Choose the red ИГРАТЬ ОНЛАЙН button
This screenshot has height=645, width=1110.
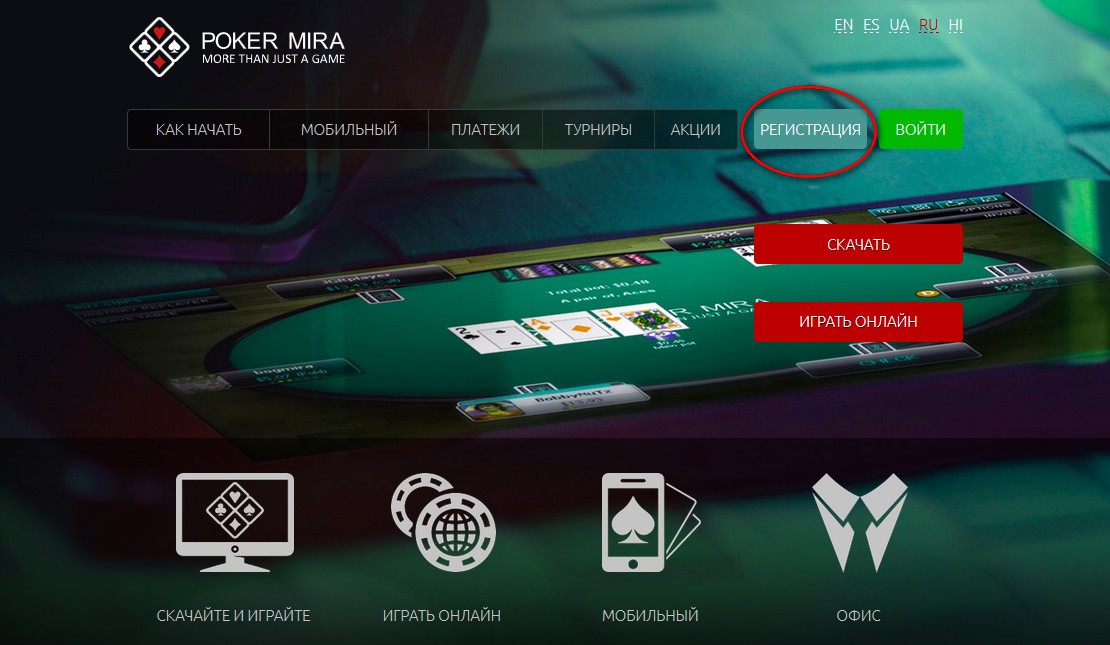pyautogui.click(x=858, y=322)
